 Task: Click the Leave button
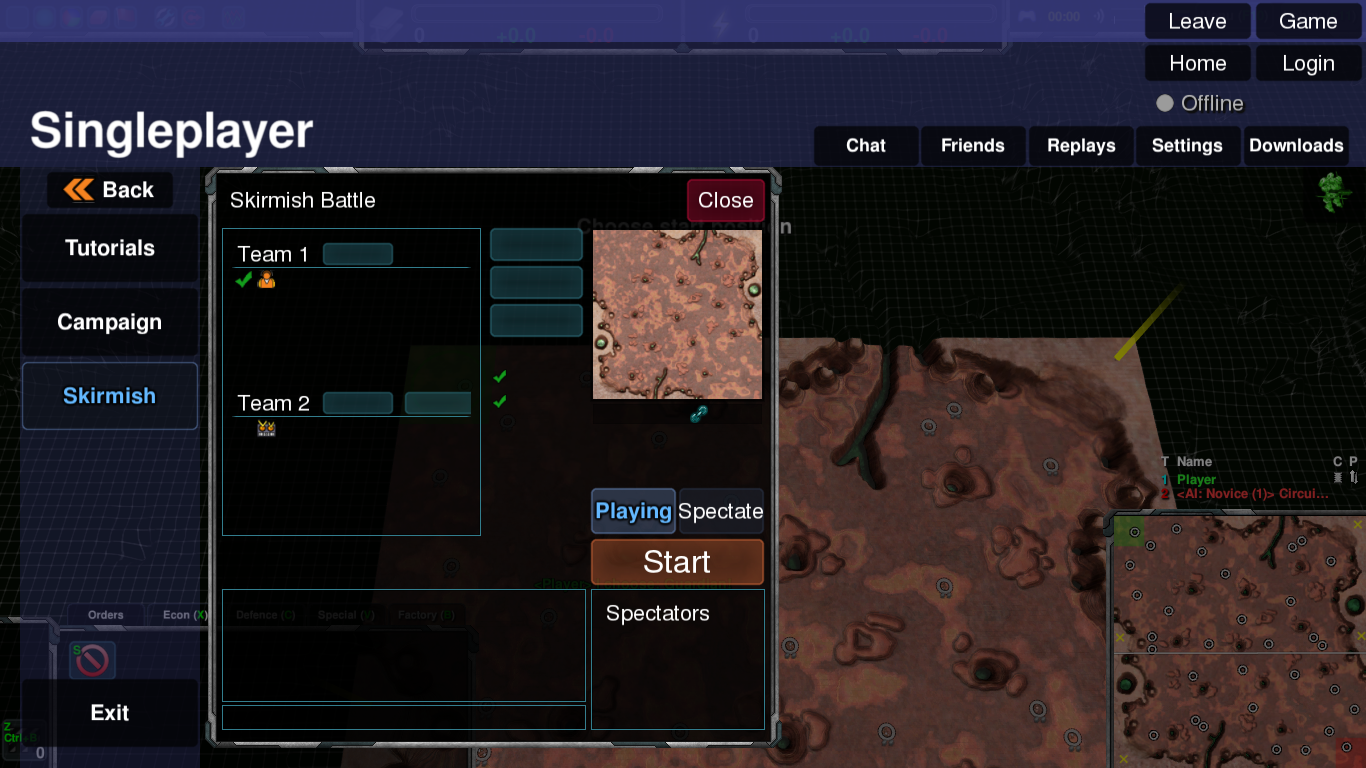pyautogui.click(x=1197, y=21)
